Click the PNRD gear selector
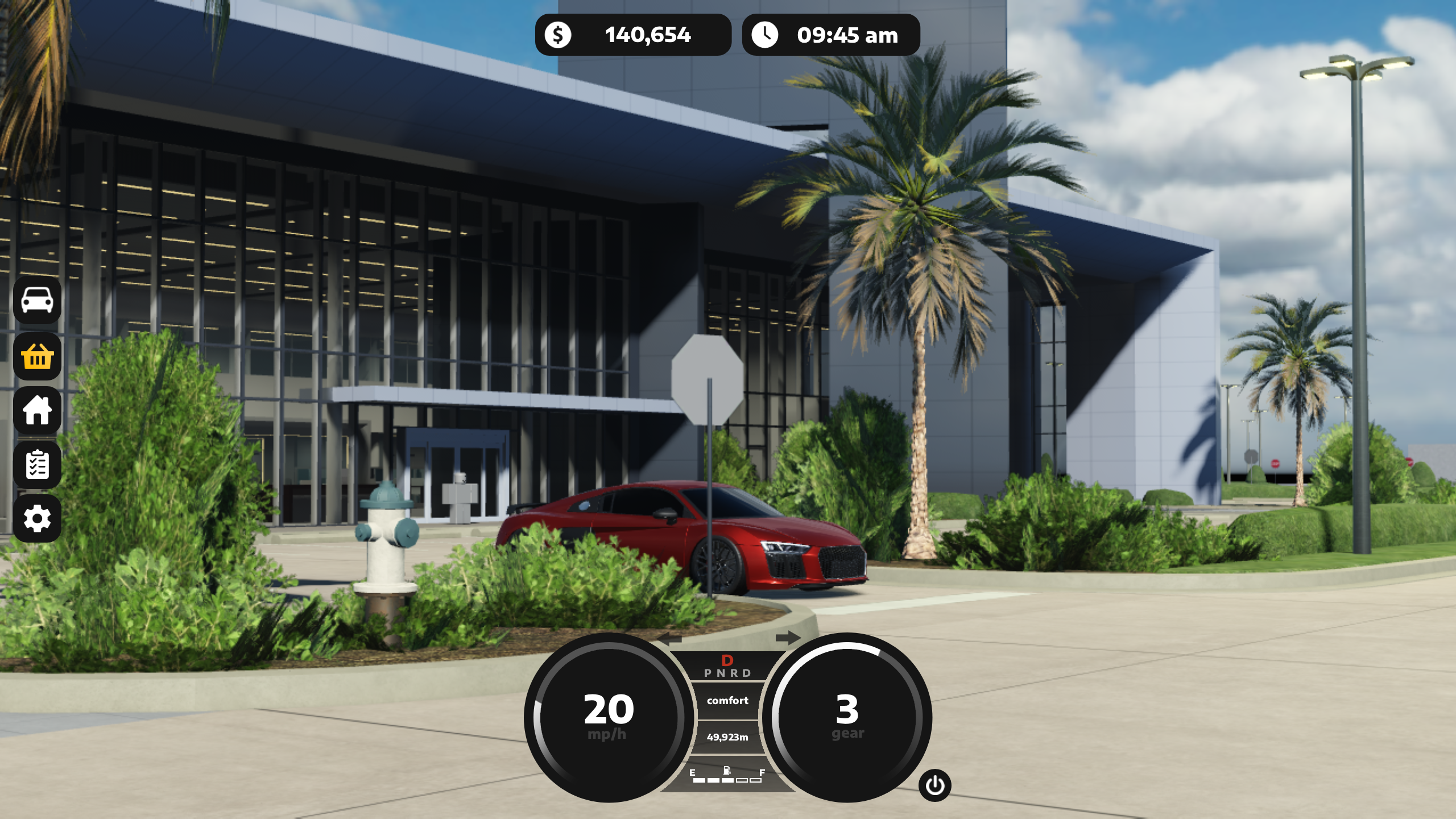Viewport: 1456px width, 819px height. pyautogui.click(x=727, y=672)
